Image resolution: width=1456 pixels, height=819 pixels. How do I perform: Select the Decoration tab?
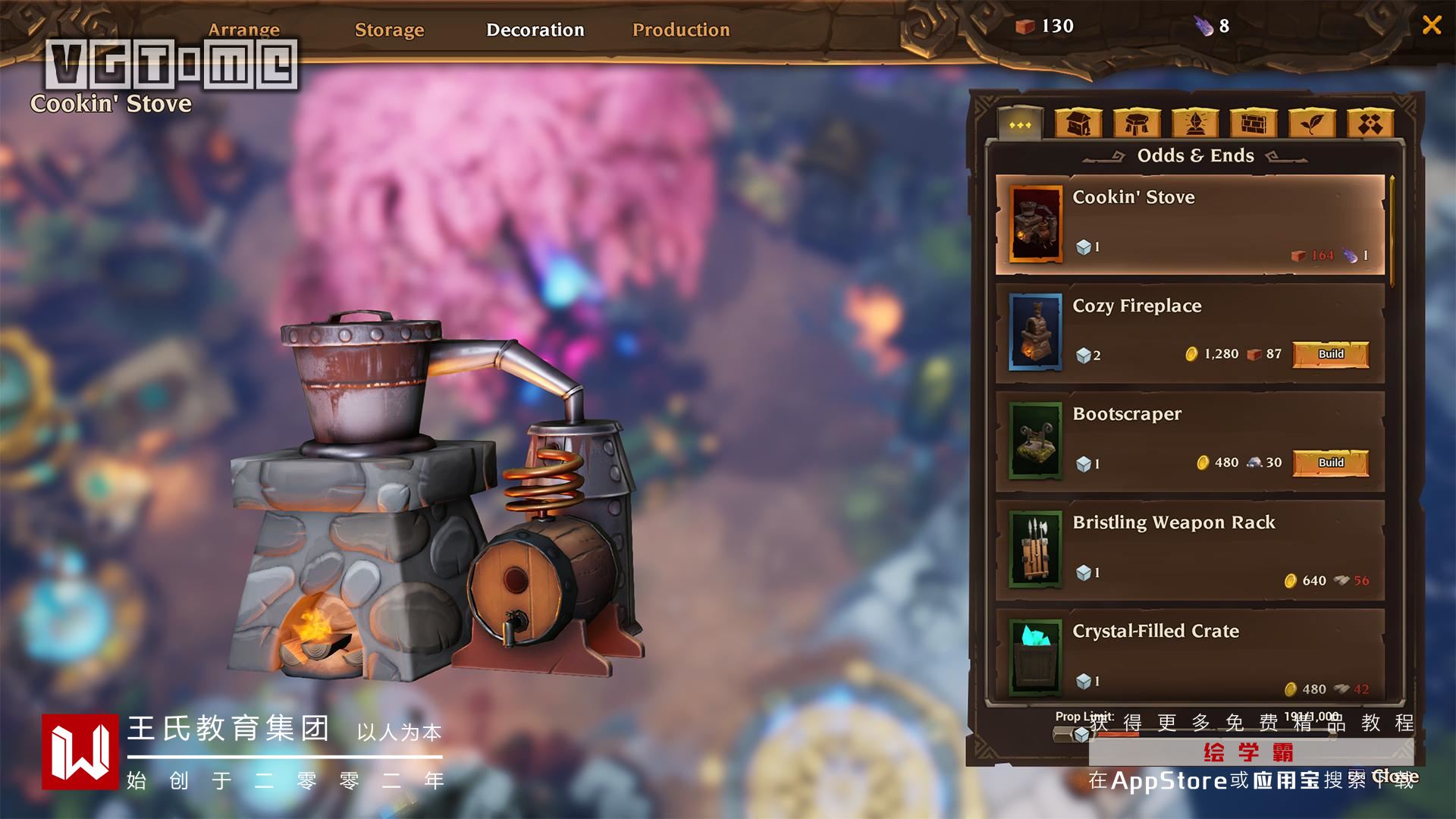[x=535, y=30]
